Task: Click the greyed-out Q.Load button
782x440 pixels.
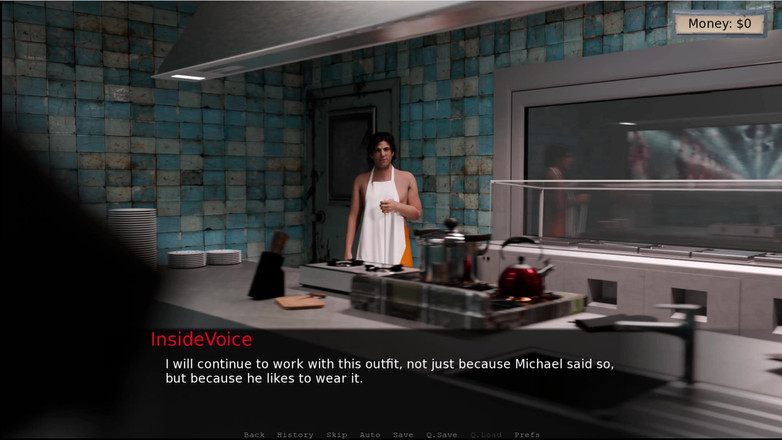Action: (x=487, y=435)
